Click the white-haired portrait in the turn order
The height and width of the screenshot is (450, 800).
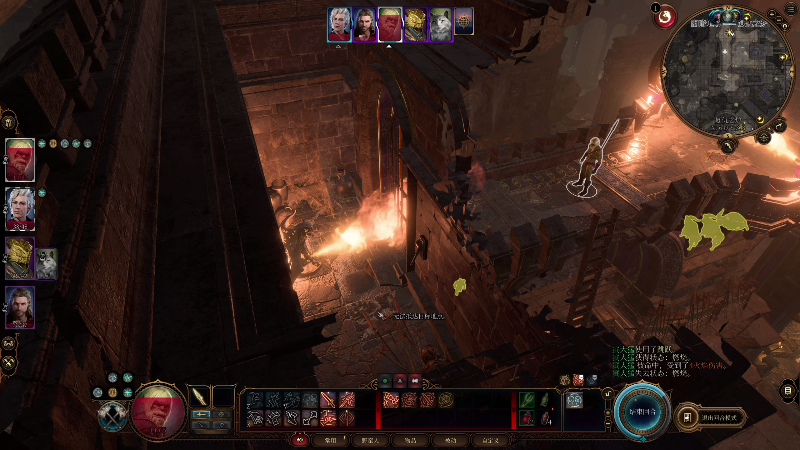pos(340,24)
